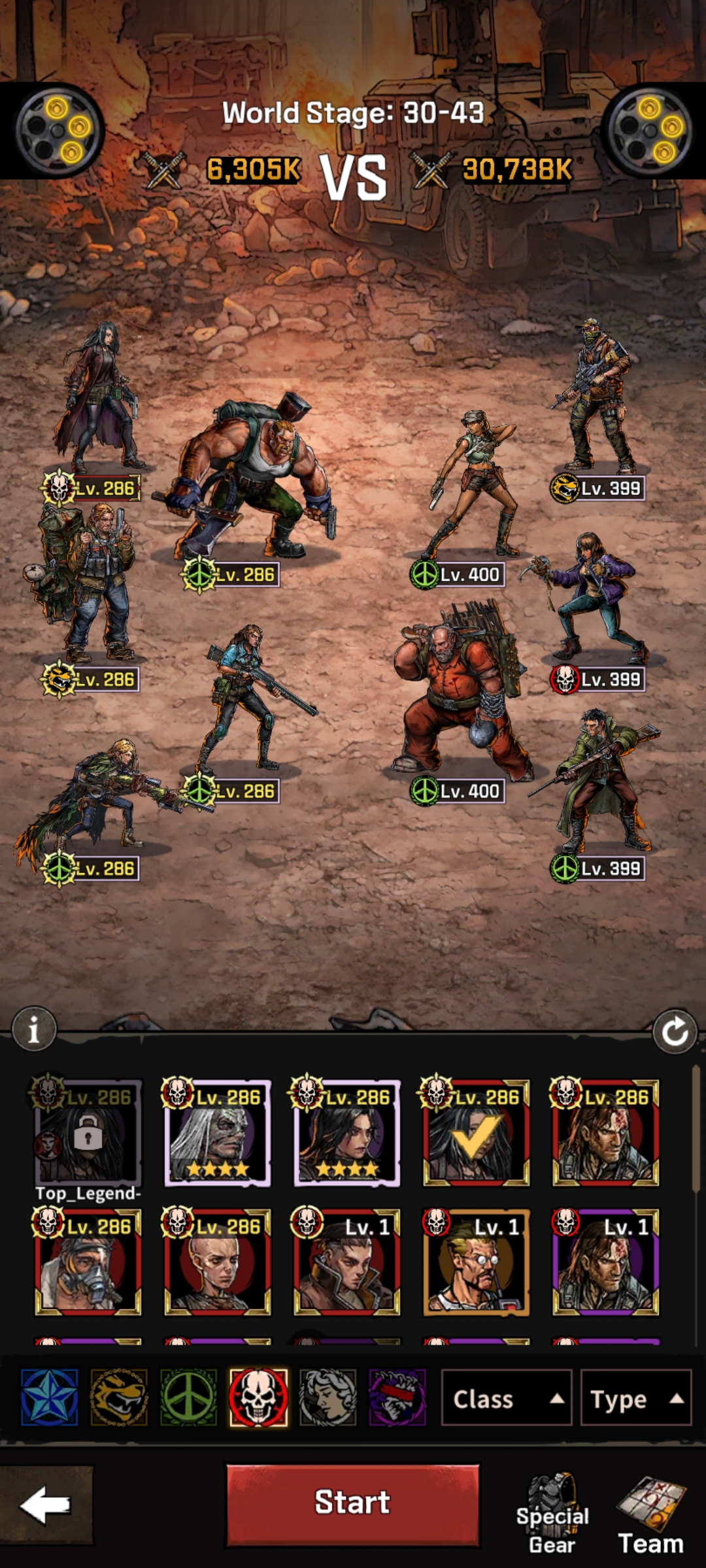The image size is (706, 1568).
Task: Reset the lineup with the circular arrow button
Action: pos(675,1032)
